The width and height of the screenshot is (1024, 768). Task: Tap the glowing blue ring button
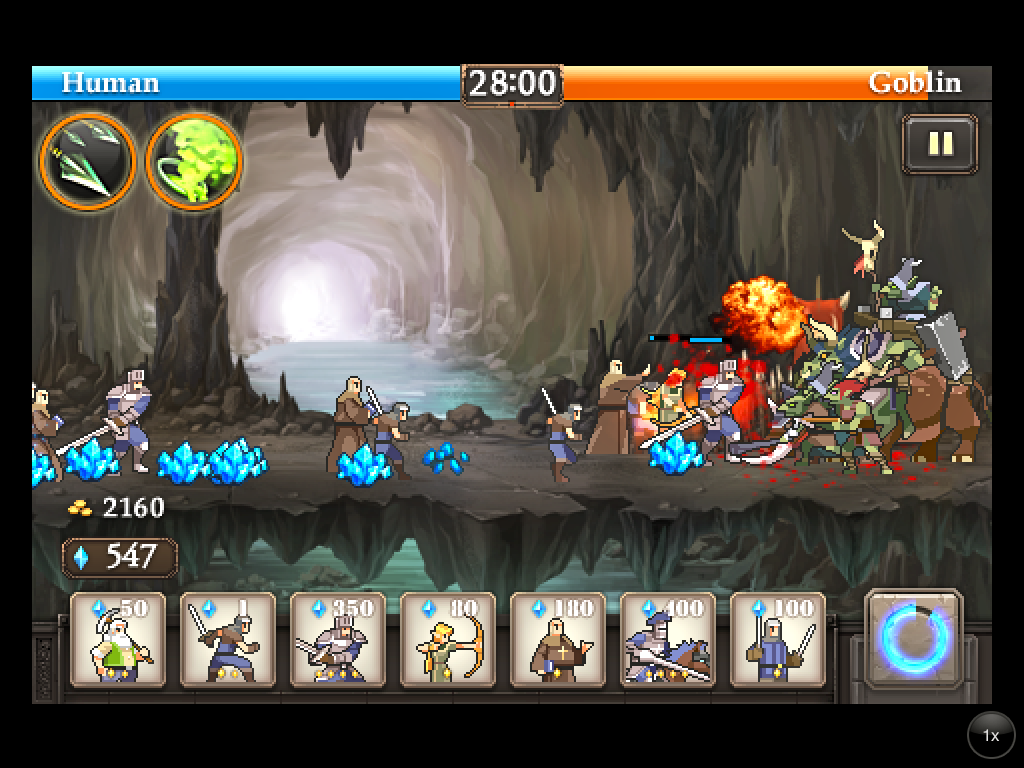[x=913, y=638]
